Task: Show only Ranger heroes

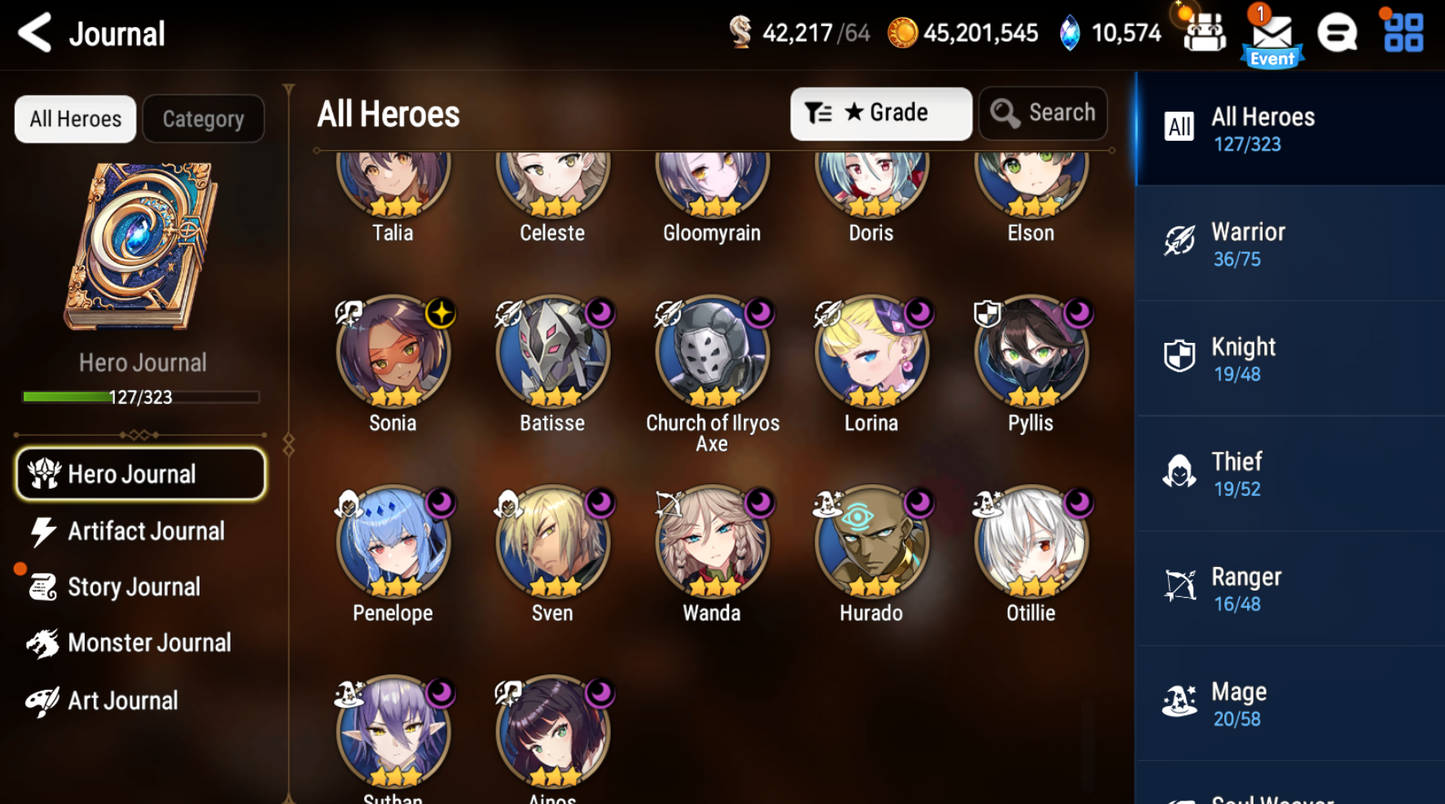Action: pos(1289,589)
